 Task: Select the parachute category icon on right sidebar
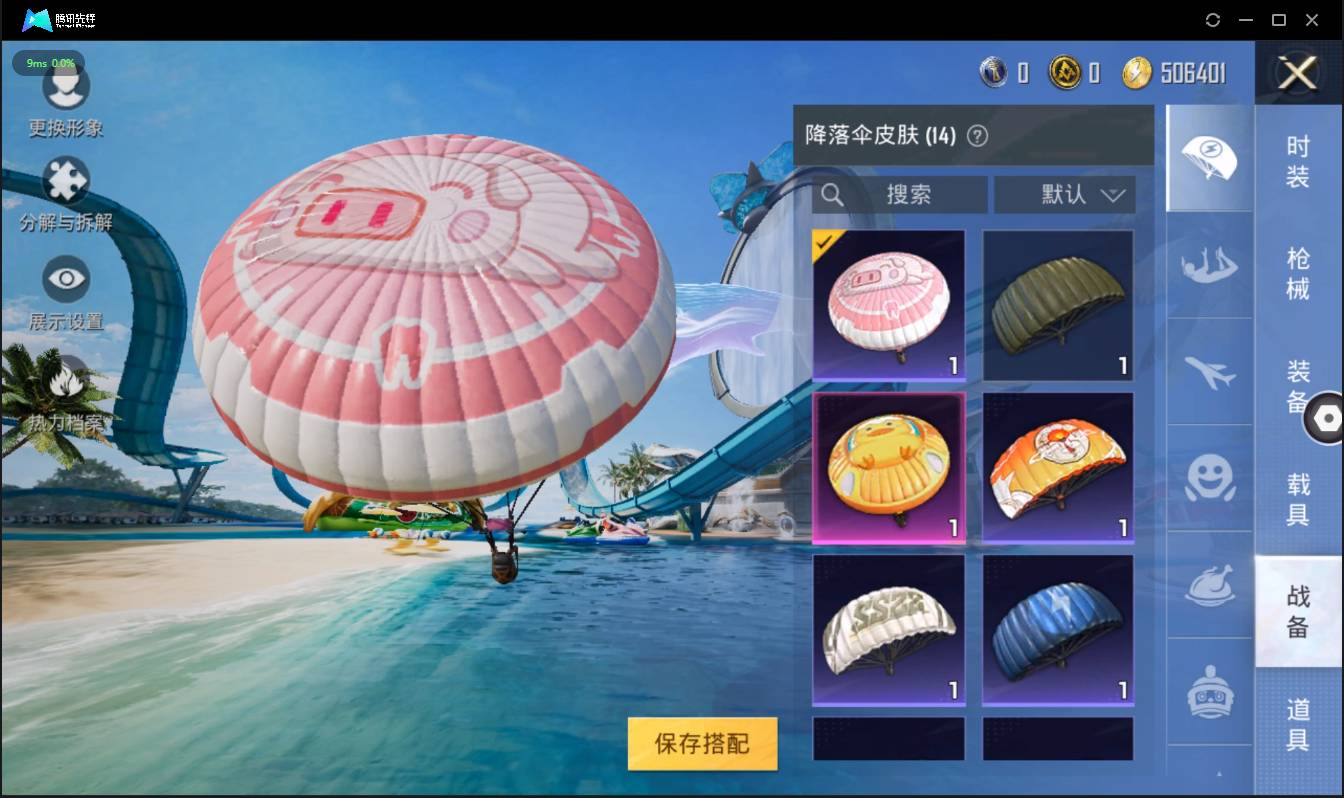(1208, 157)
